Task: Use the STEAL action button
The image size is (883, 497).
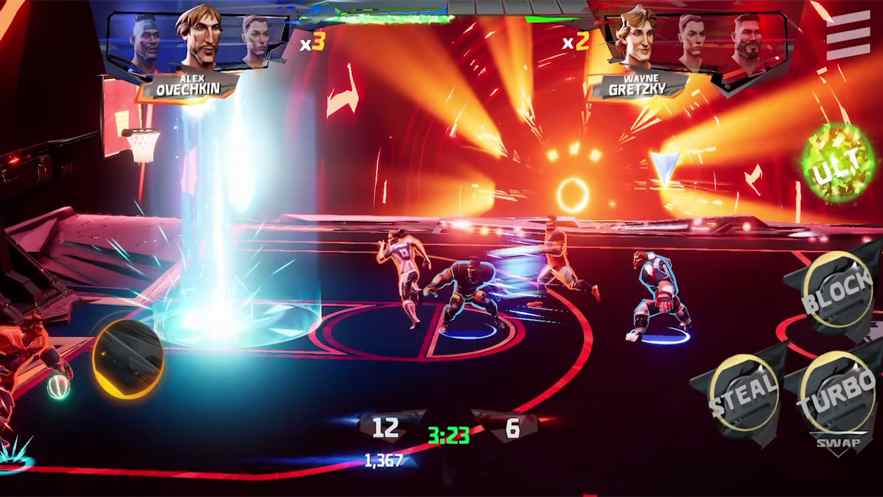Action: [x=741, y=392]
